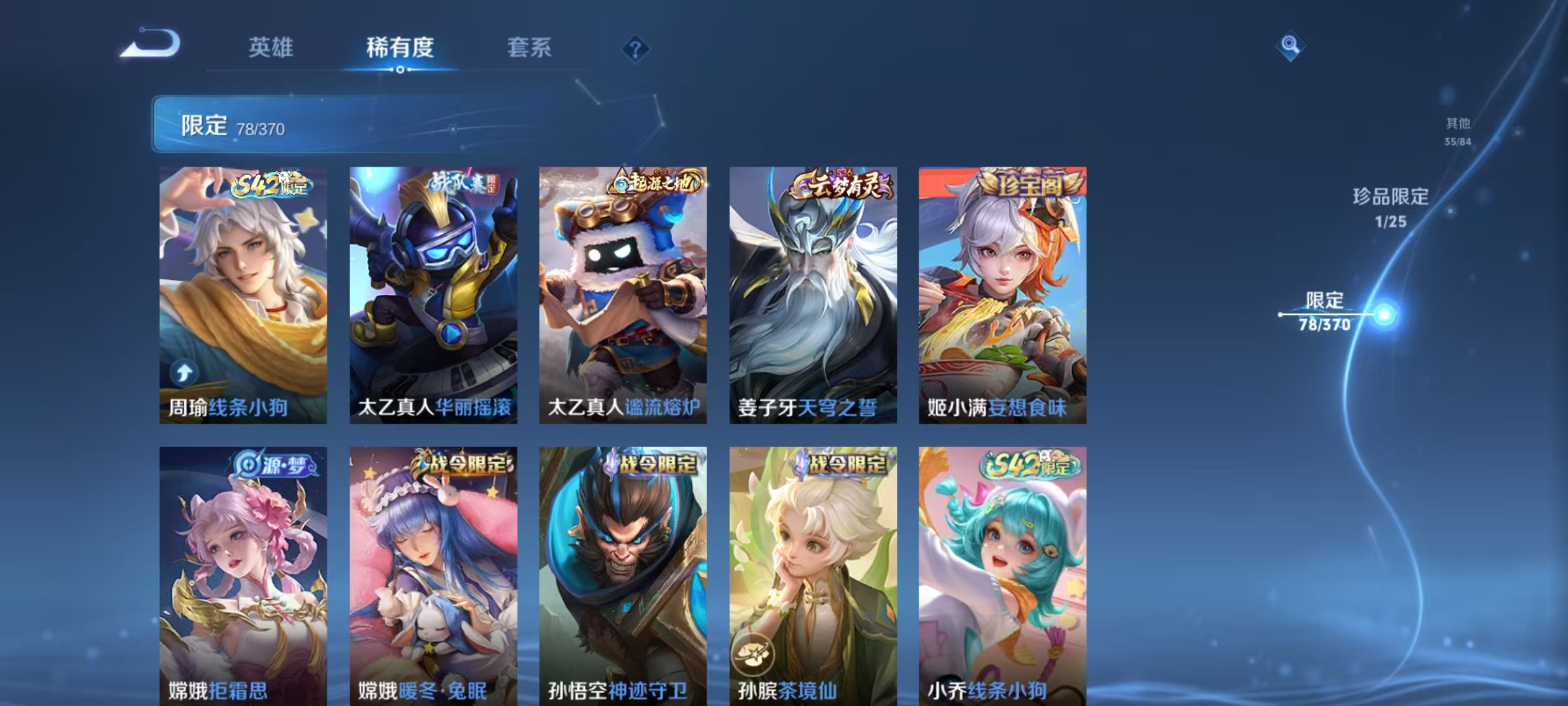Click the magnifier search icon top right
Viewport: 1568px width, 706px height.
click(1290, 46)
